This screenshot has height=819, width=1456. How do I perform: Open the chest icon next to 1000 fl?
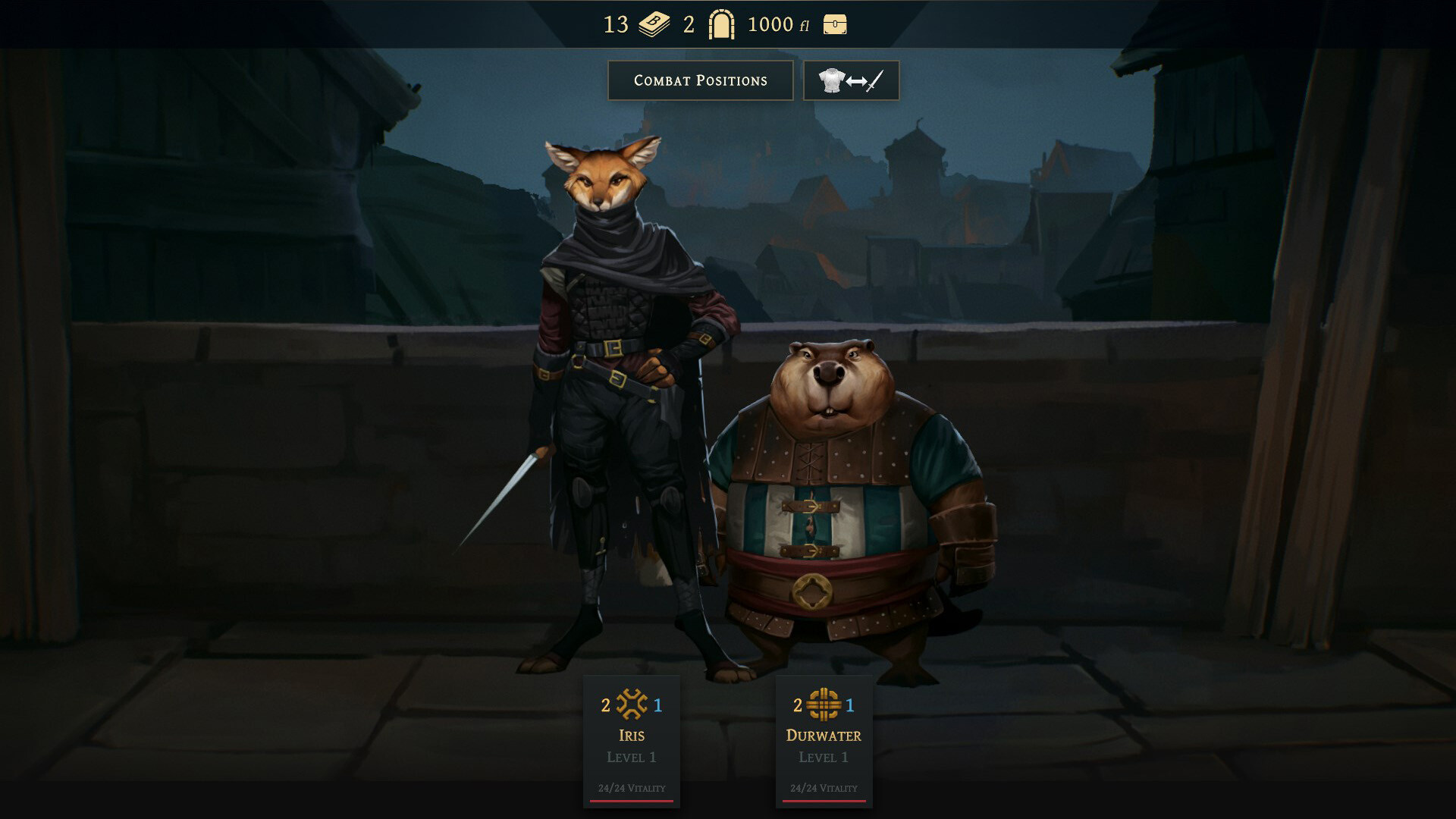pyautogui.click(x=836, y=24)
